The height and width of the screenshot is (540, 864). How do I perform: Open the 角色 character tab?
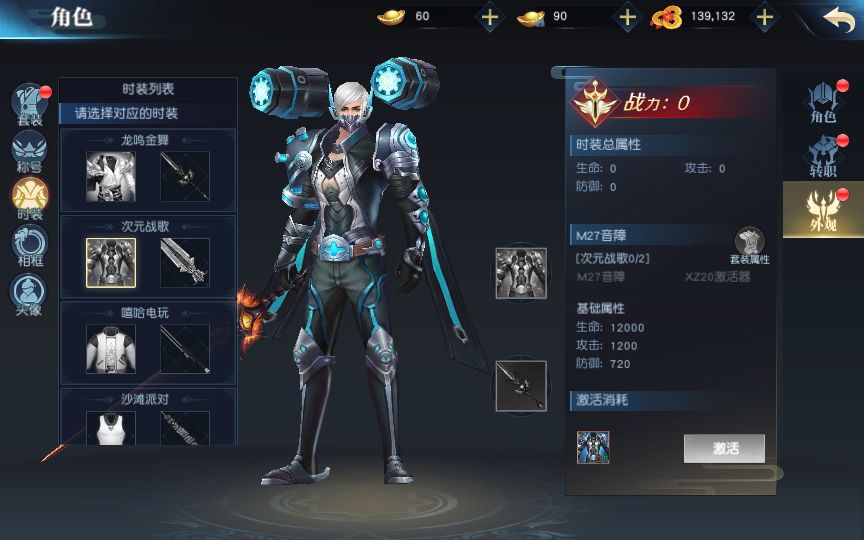click(823, 103)
